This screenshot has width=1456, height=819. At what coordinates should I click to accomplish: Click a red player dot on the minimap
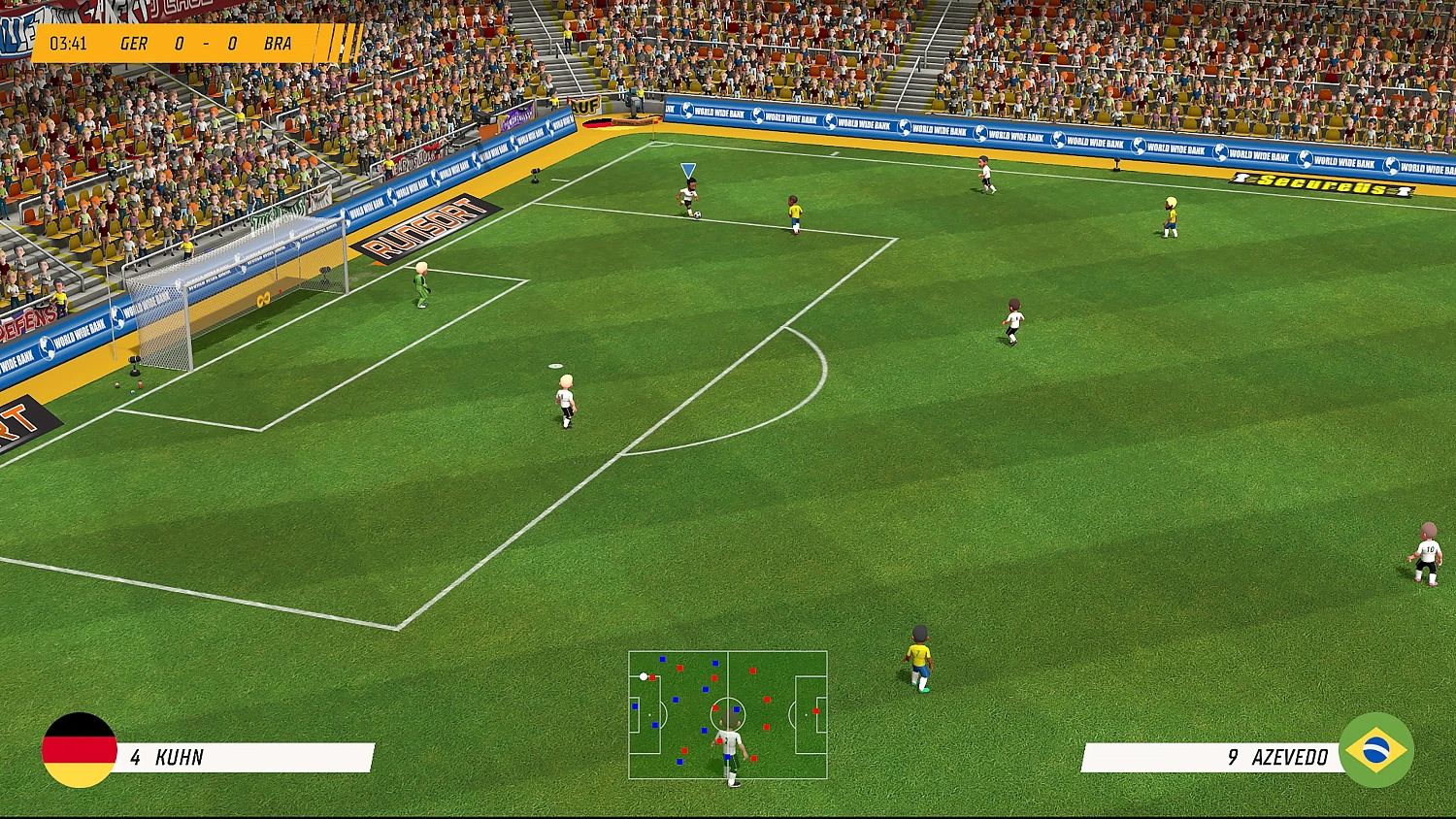679,668
